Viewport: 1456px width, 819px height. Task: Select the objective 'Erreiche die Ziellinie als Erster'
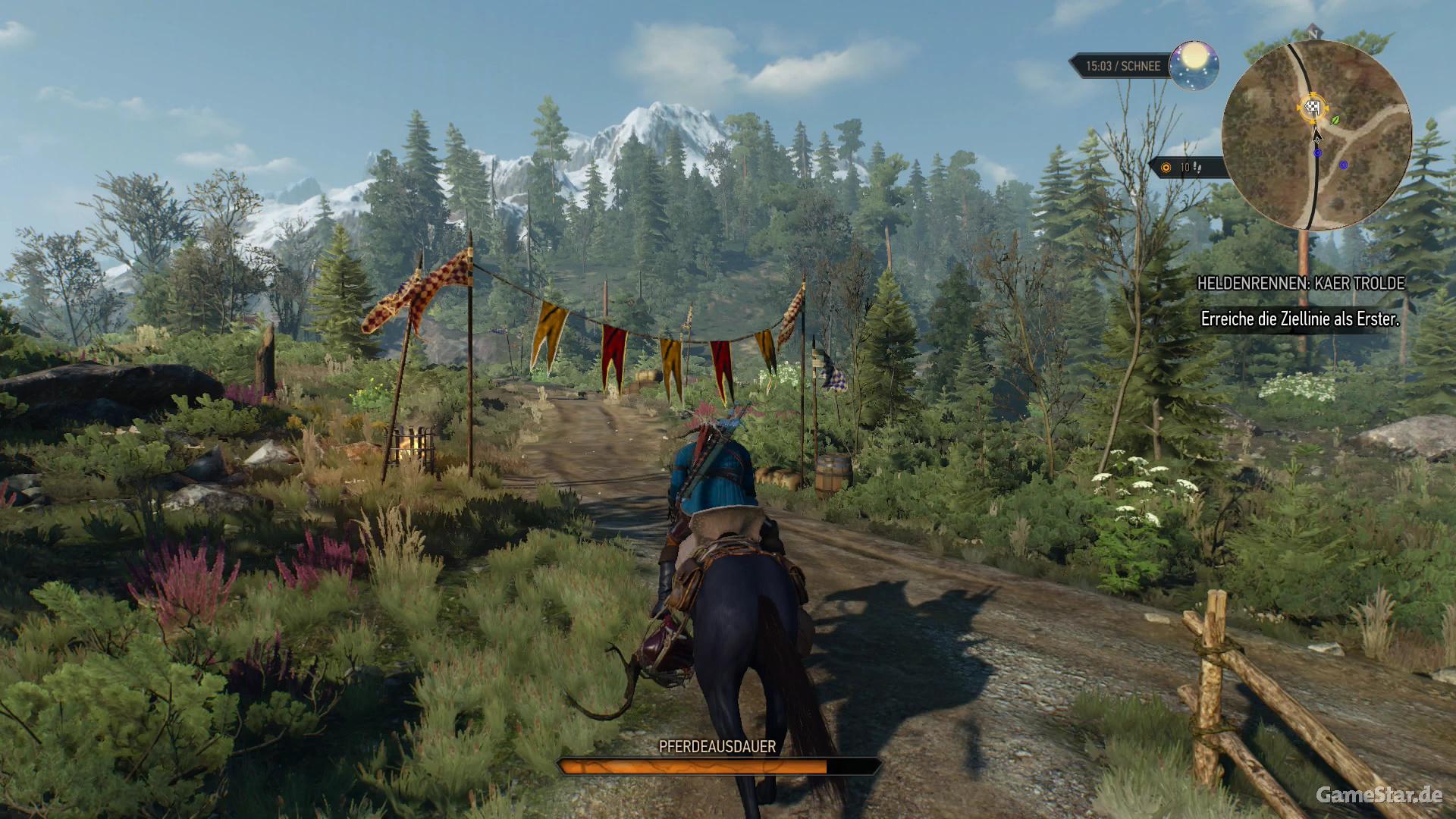click(1300, 319)
